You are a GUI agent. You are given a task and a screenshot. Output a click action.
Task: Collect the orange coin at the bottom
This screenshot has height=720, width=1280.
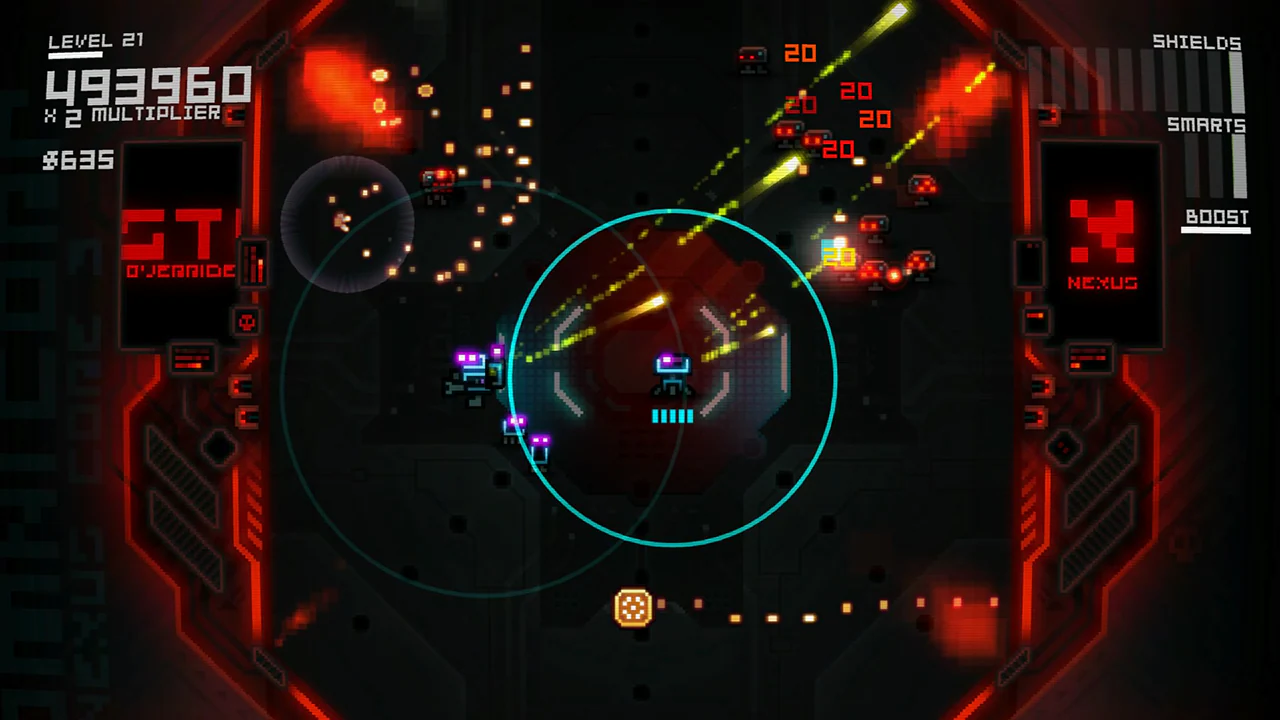633,608
